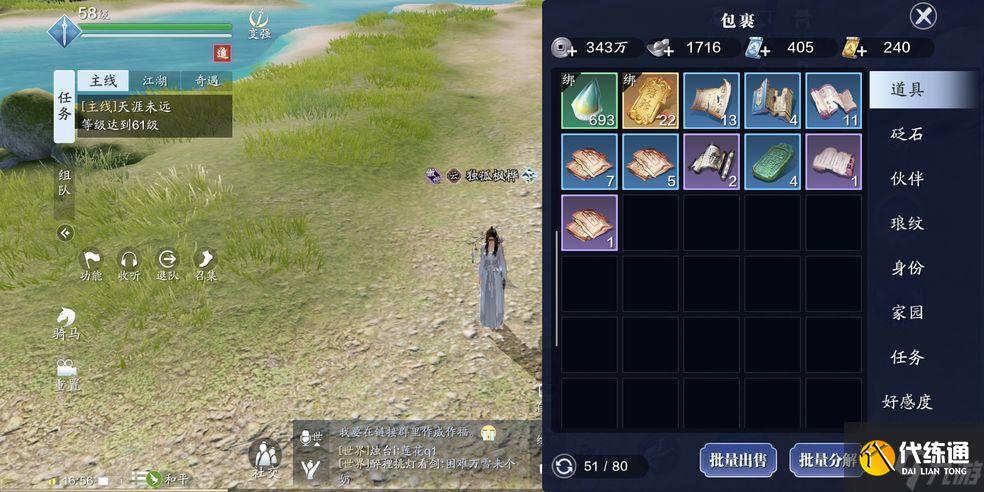This screenshot has width=984, height=492.
Task: Mount up with the 骑马 button
Action: point(67,325)
